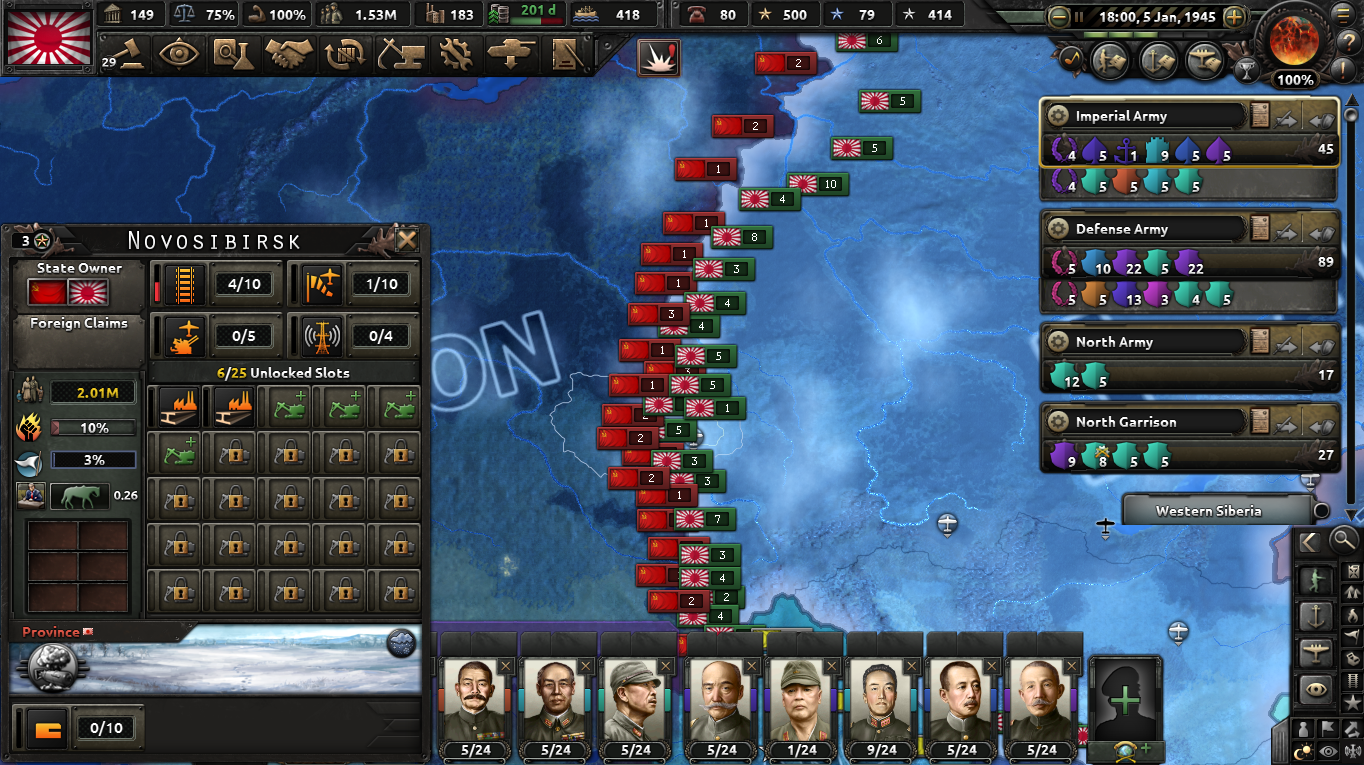Click the achievements trophy icon
1364x765 pixels.
[1247, 72]
